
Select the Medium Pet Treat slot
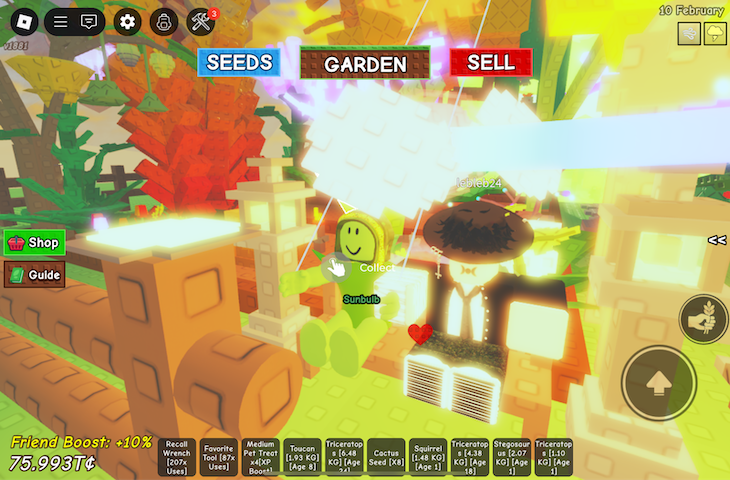tap(260, 457)
